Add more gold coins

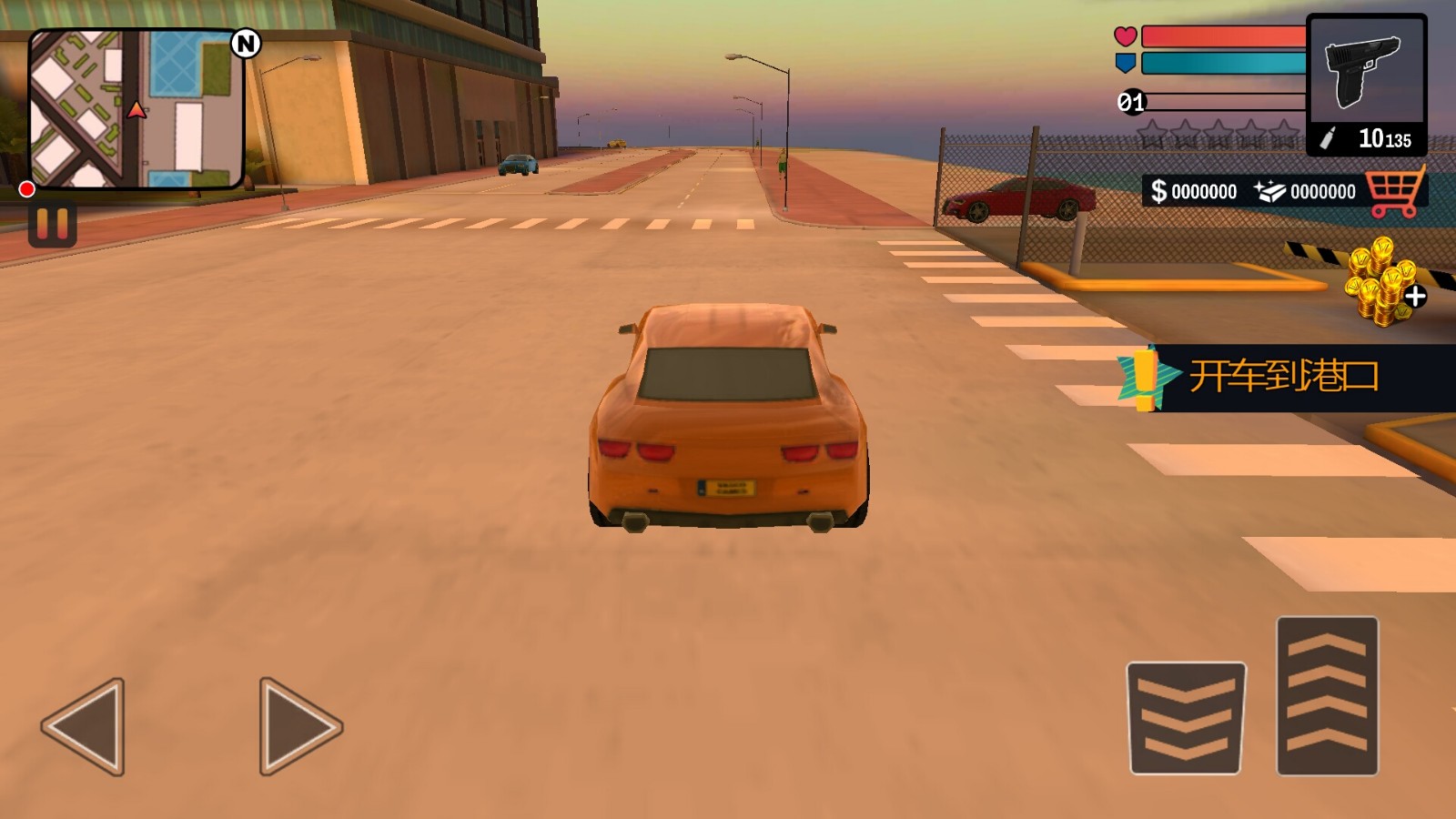coord(1385,282)
